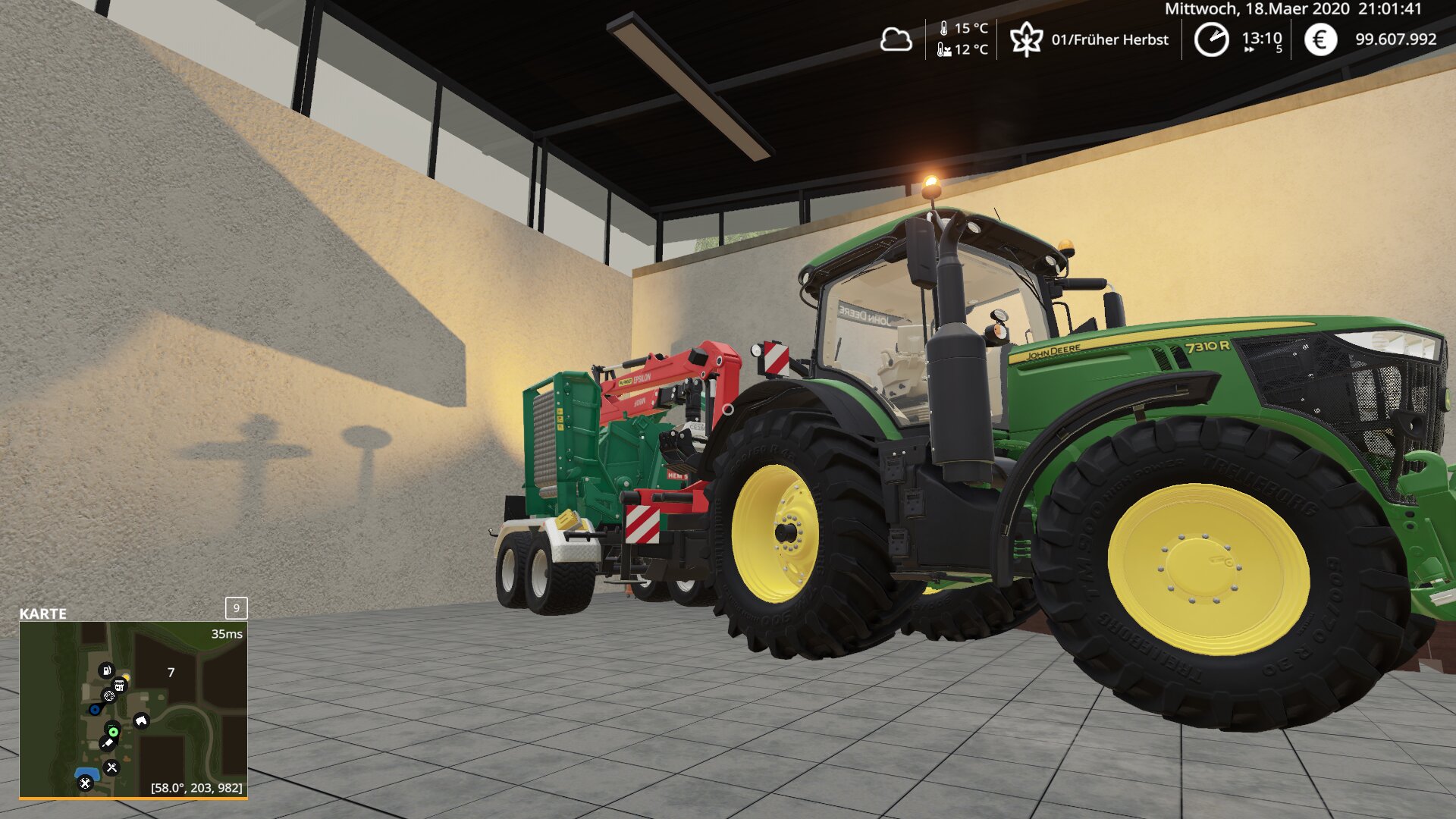Image resolution: width=1456 pixels, height=819 pixels.
Task: Select the green player marker on the minimap
Action: point(114,732)
